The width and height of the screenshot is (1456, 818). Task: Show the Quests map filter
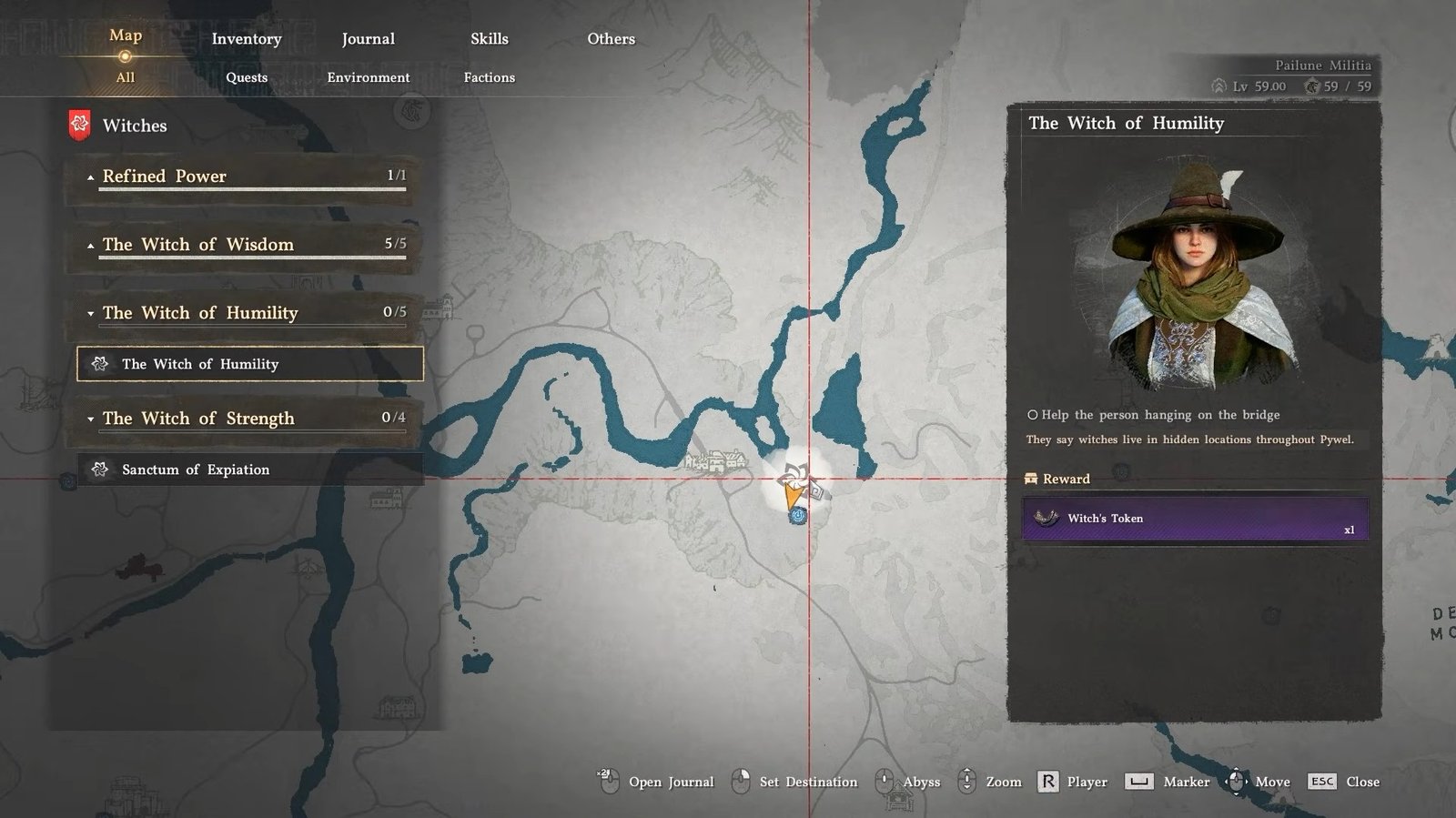tap(247, 77)
